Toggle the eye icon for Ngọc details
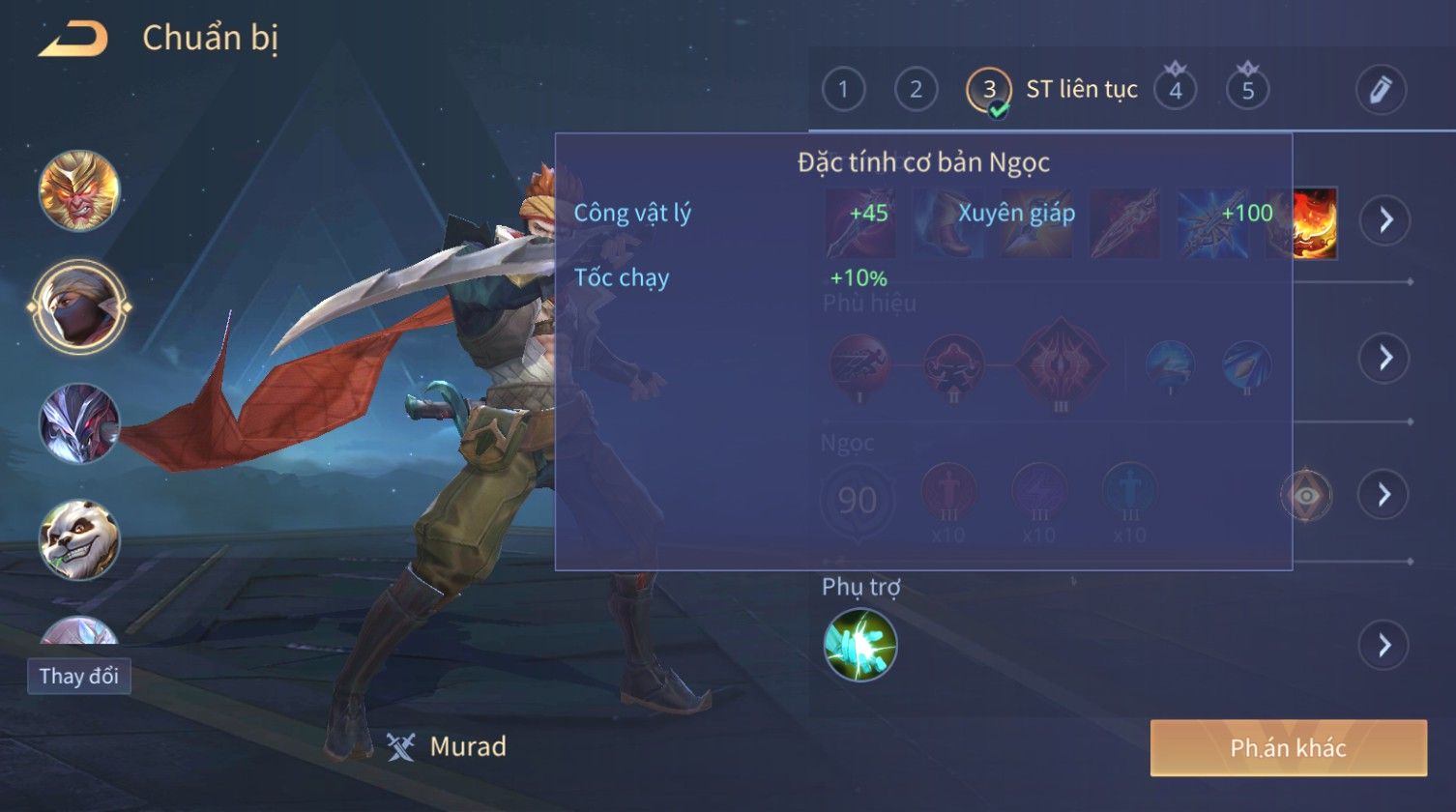Viewport: 1456px width, 812px height. [x=1305, y=495]
